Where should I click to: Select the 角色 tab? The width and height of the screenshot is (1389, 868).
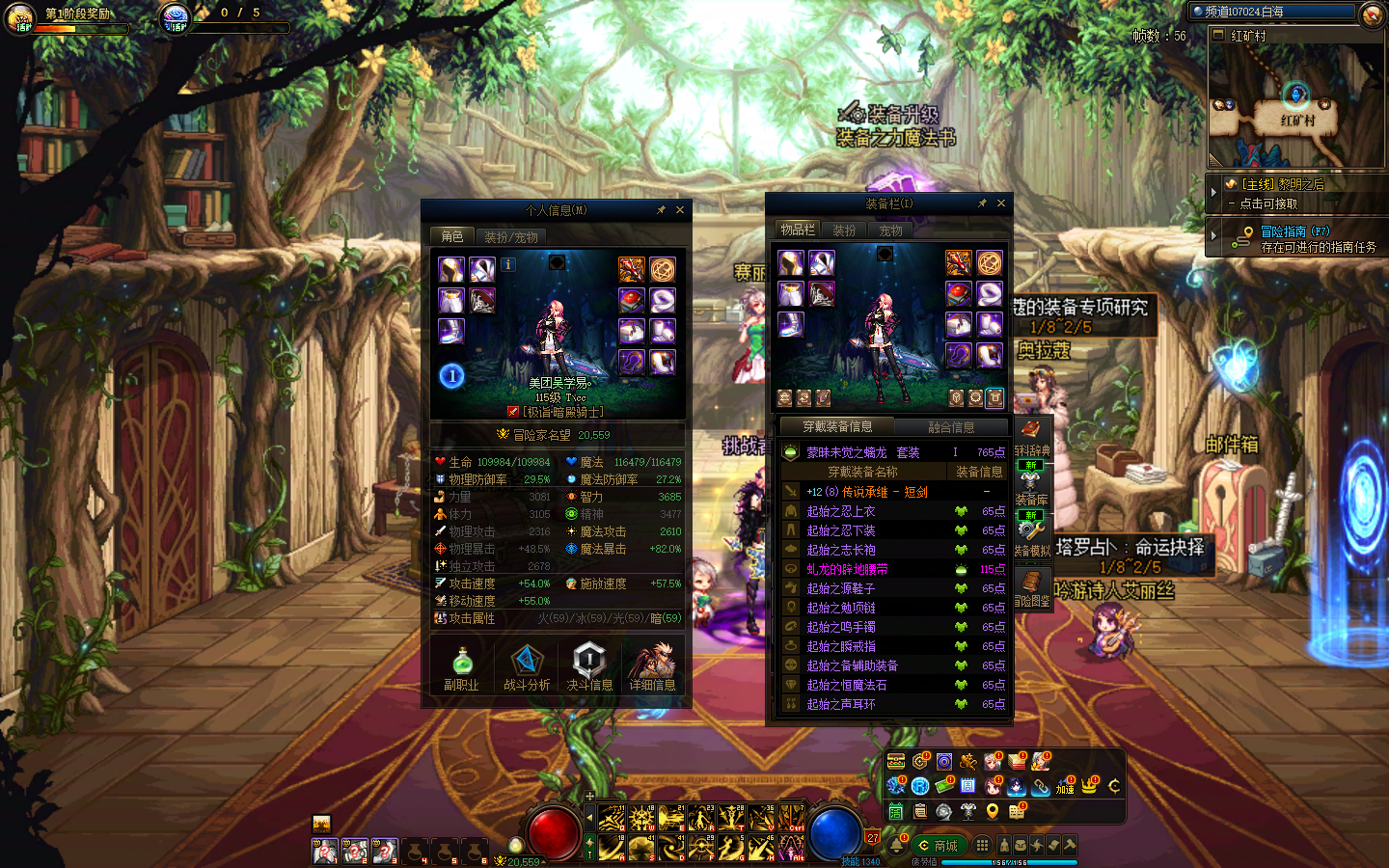click(452, 236)
